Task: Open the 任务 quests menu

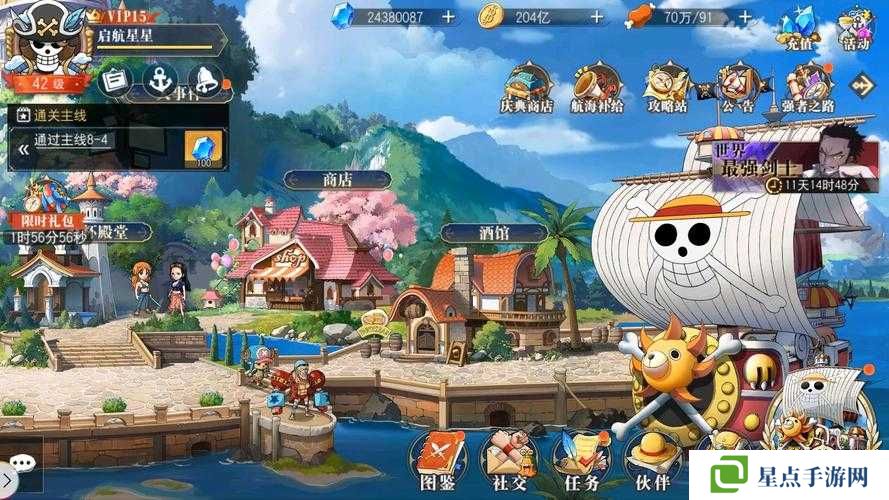Action: pyautogui.click(x=581, y=460)
